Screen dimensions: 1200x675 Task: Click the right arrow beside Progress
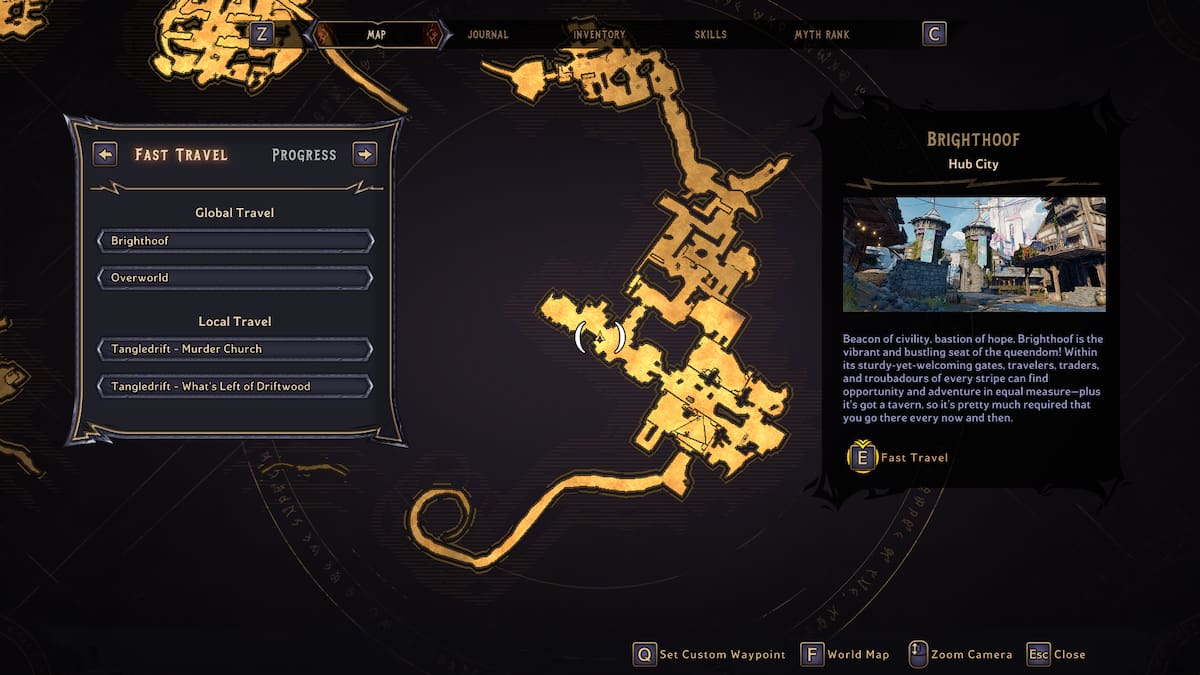click(x=365, y=154)
